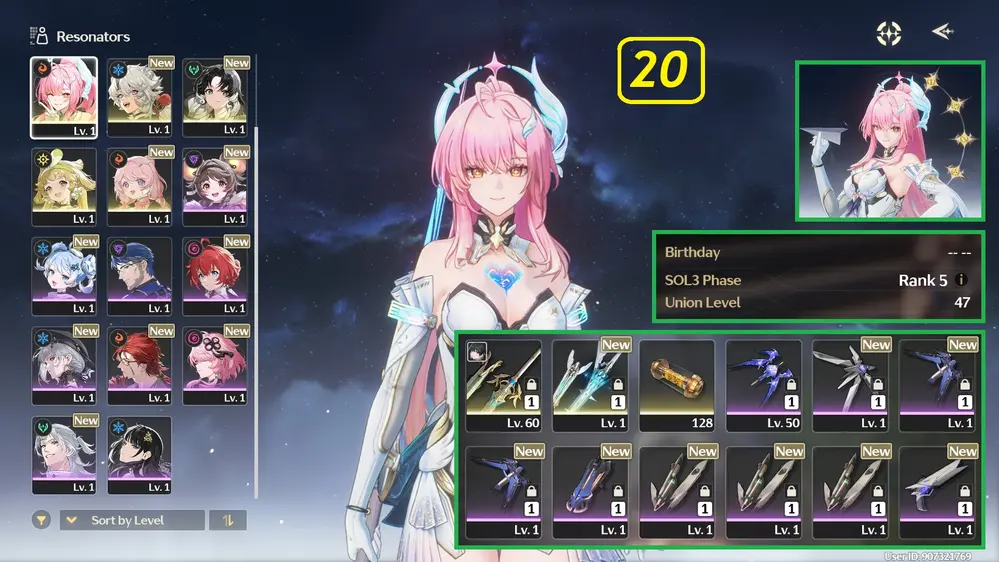The width and height of the screenshot is (999, 562).
Task: Pick the silver-haired Aero resonator portrait
Action: point(64,454)
